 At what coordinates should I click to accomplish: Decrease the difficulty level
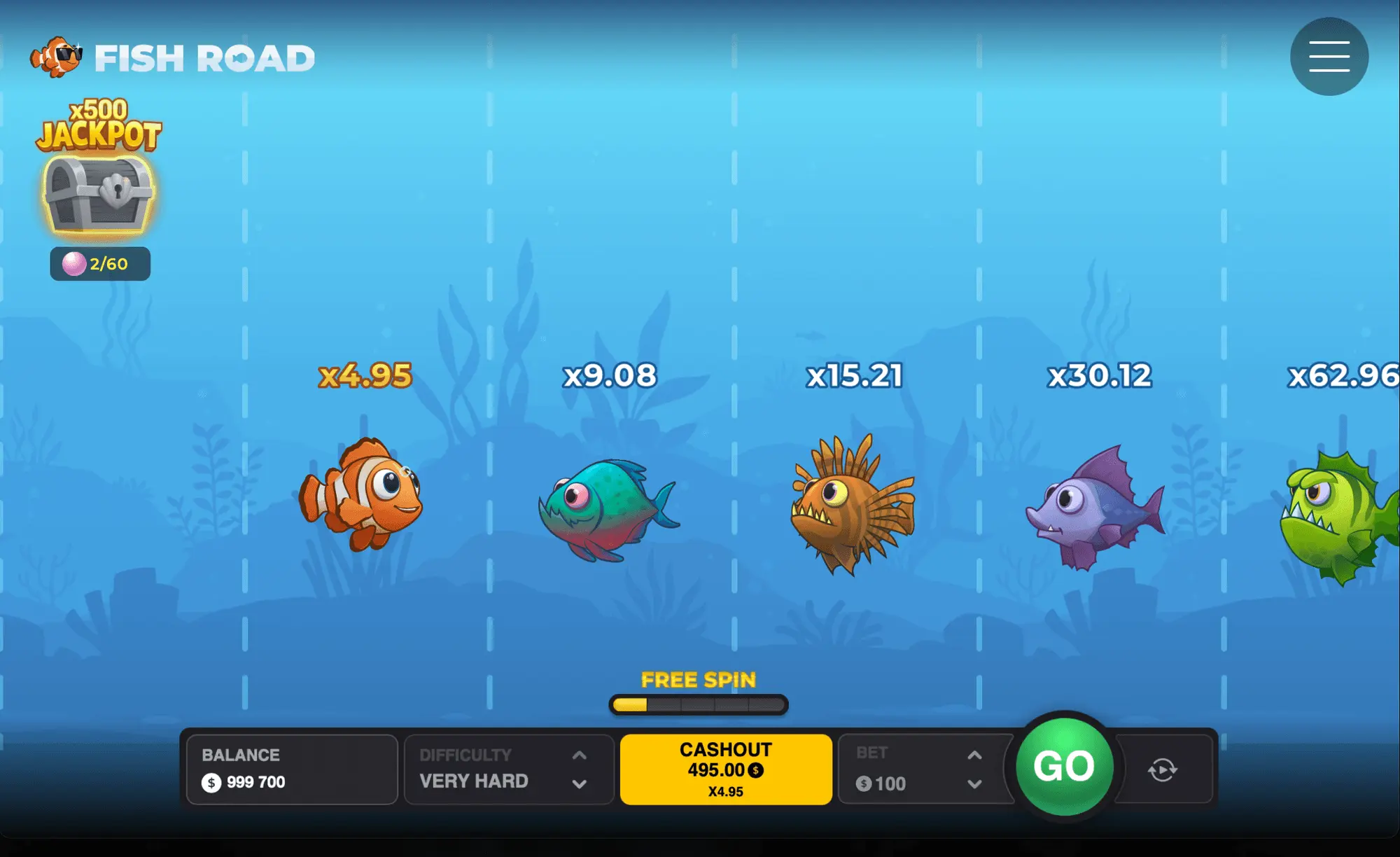point(578,783)
